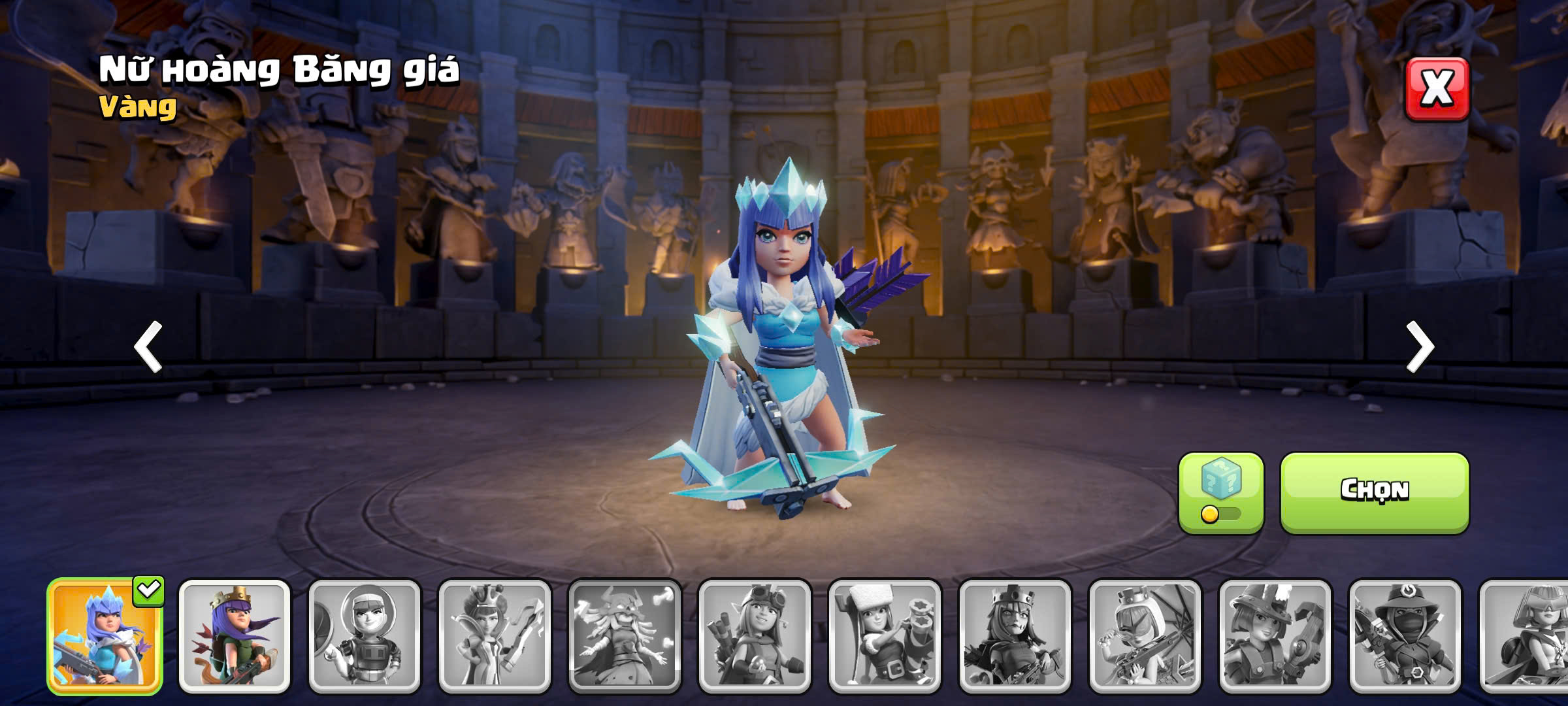Confirm skin with the Chọn button
Viewport: 1568px width, 706px height.
click(x=1374, y=492)
